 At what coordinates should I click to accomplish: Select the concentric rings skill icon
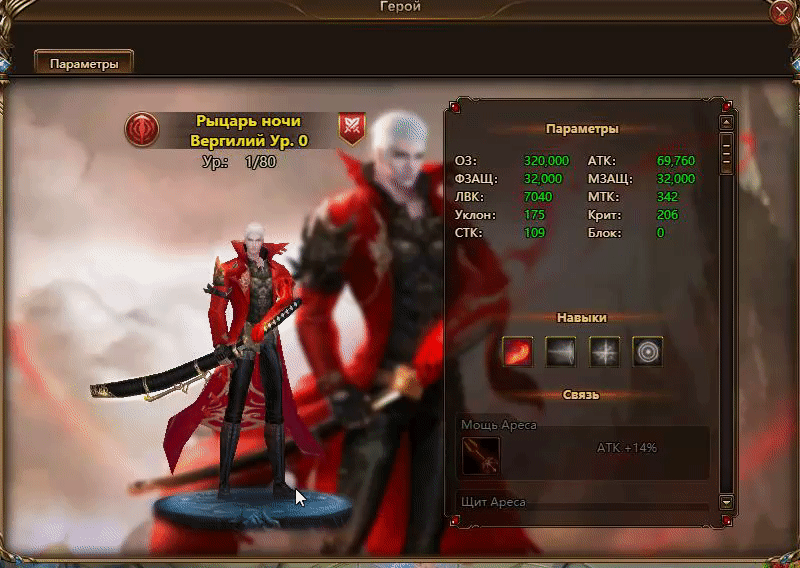pos(648,351)
